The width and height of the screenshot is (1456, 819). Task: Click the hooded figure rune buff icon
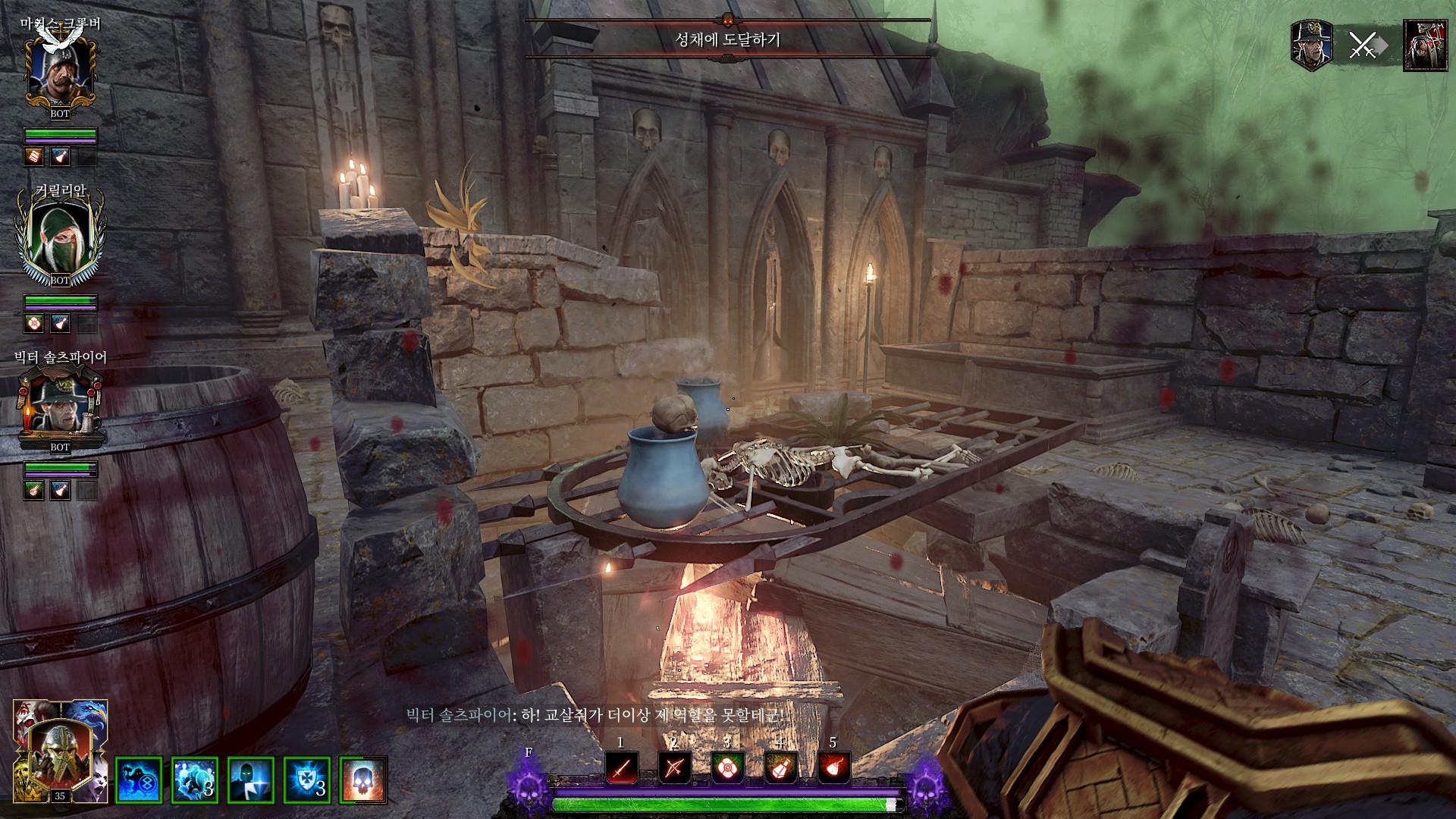pyautogui.click(x=139, y=780)
